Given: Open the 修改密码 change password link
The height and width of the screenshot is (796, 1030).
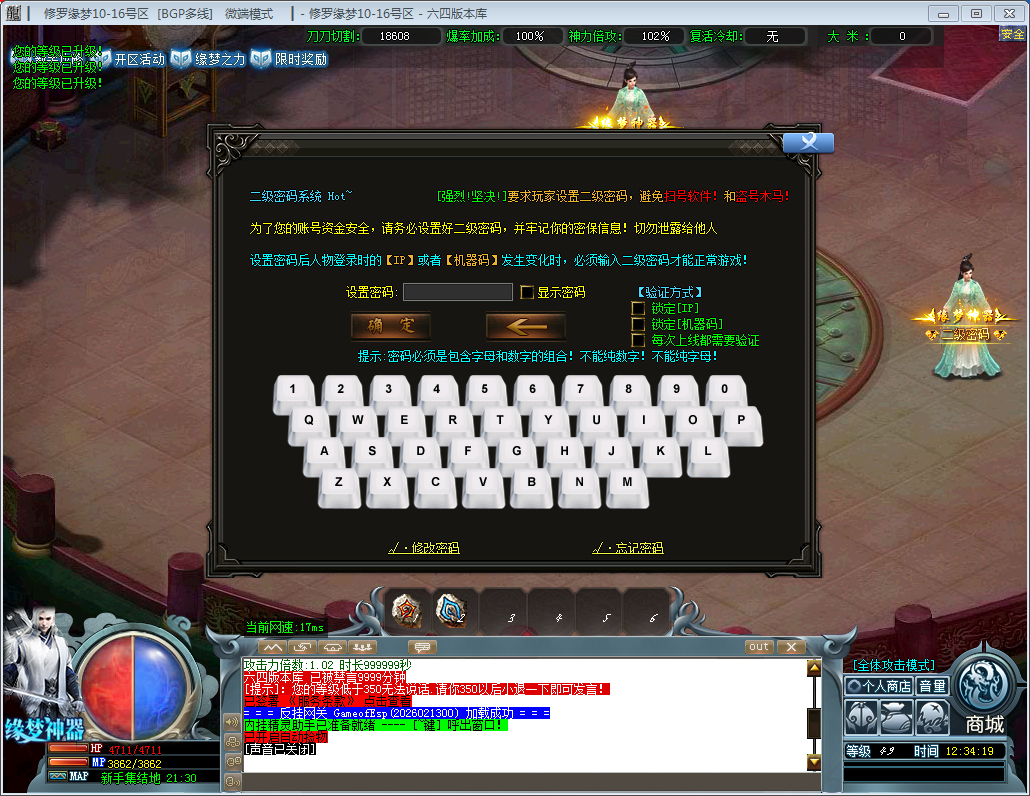Looking at the screenshot, I should (424, 548).
